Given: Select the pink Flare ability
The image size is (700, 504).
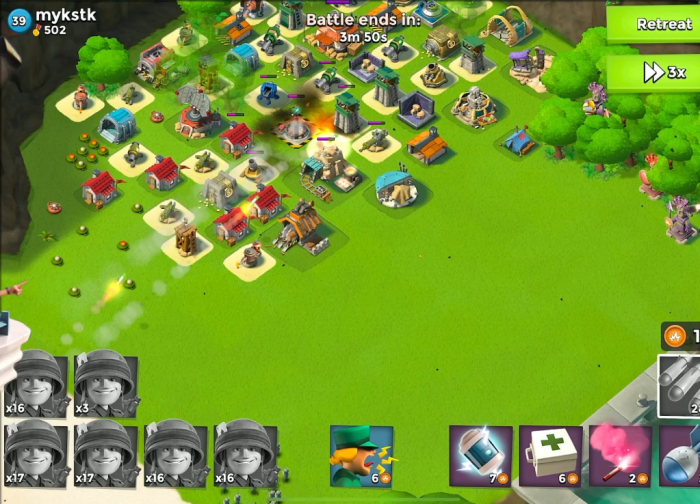Looking at the screenshot, I should [x=620, y=455].
